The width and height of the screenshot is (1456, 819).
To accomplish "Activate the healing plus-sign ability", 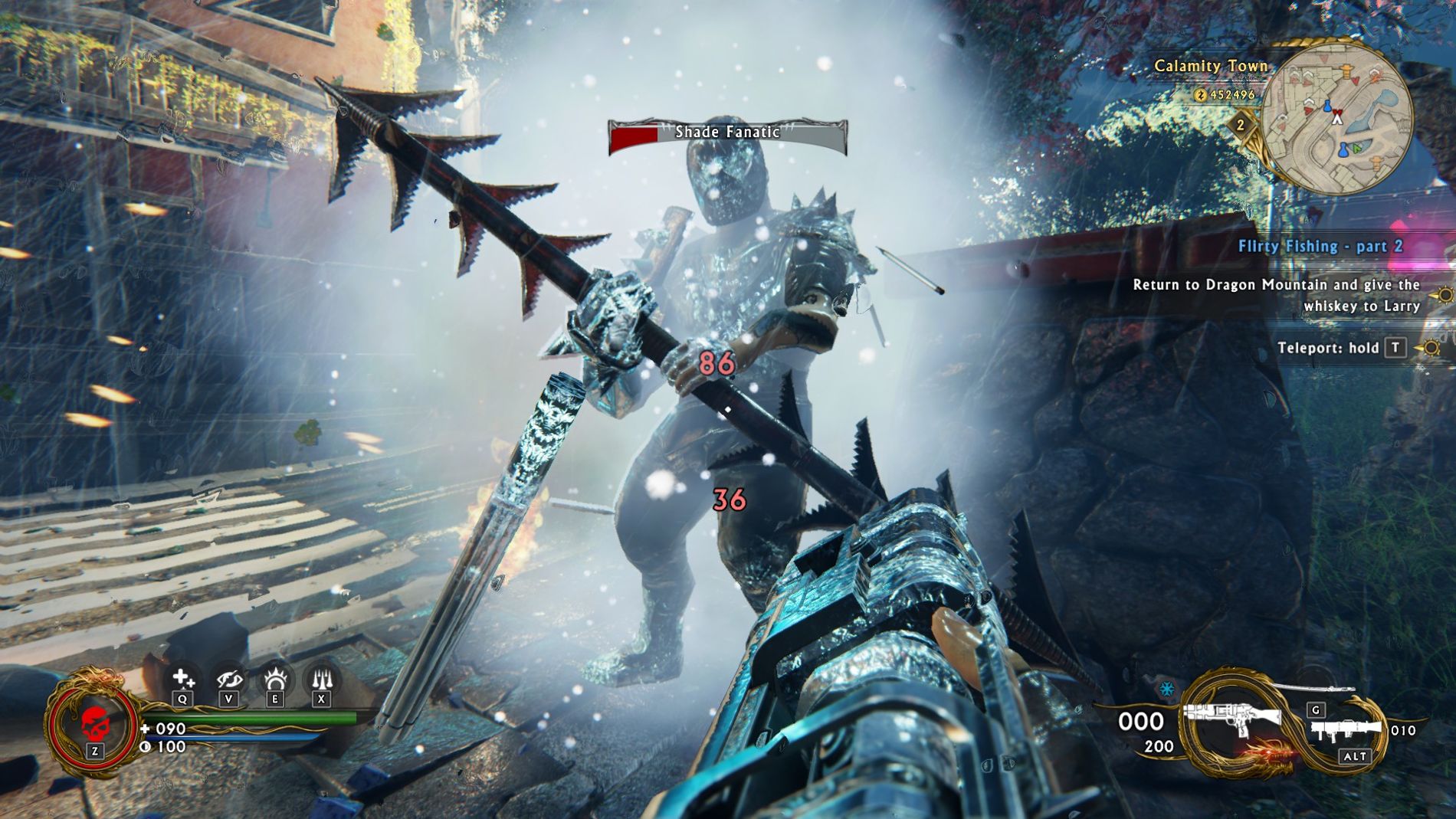I will [182, 679].
